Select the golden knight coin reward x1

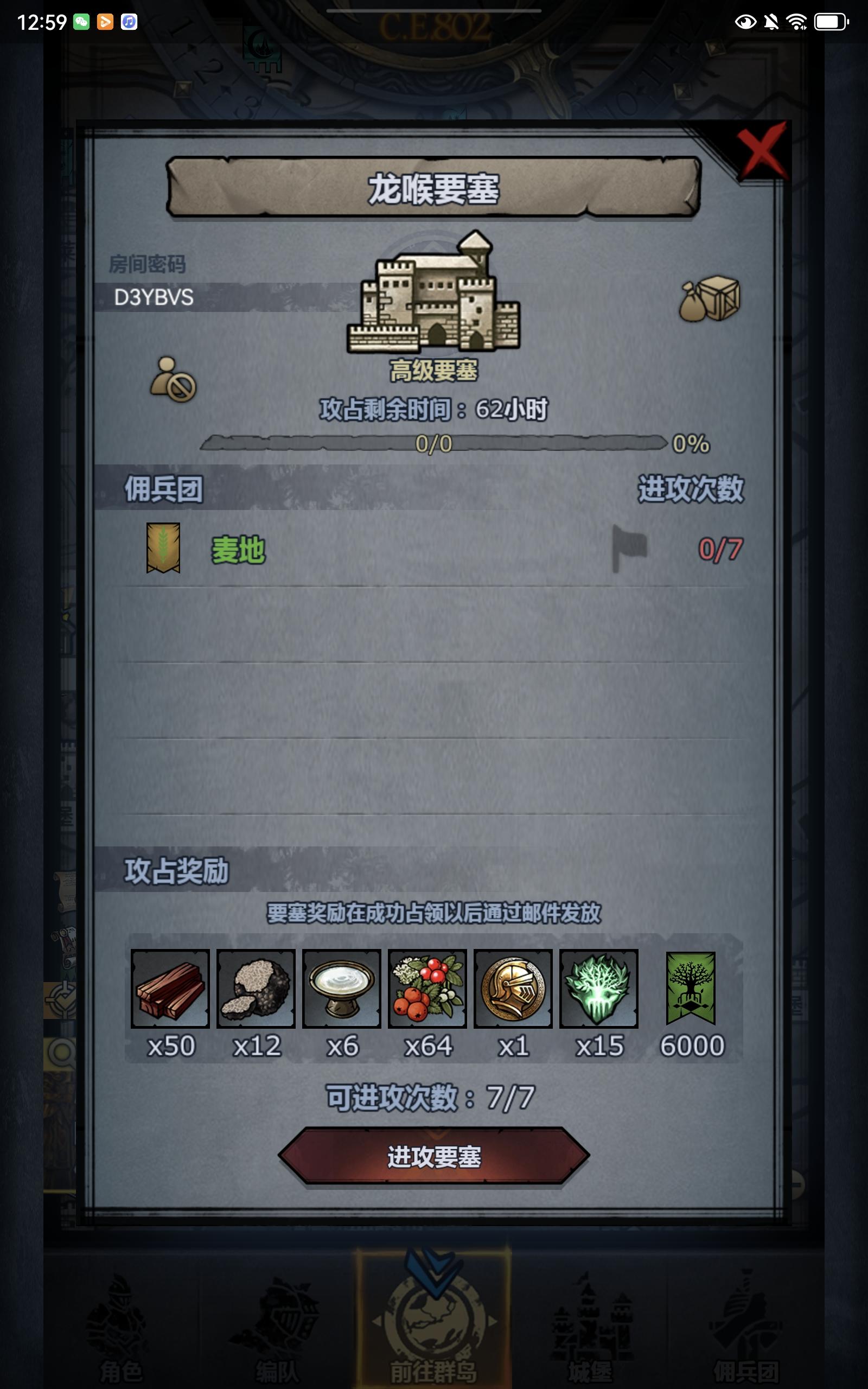click(513, 990)
